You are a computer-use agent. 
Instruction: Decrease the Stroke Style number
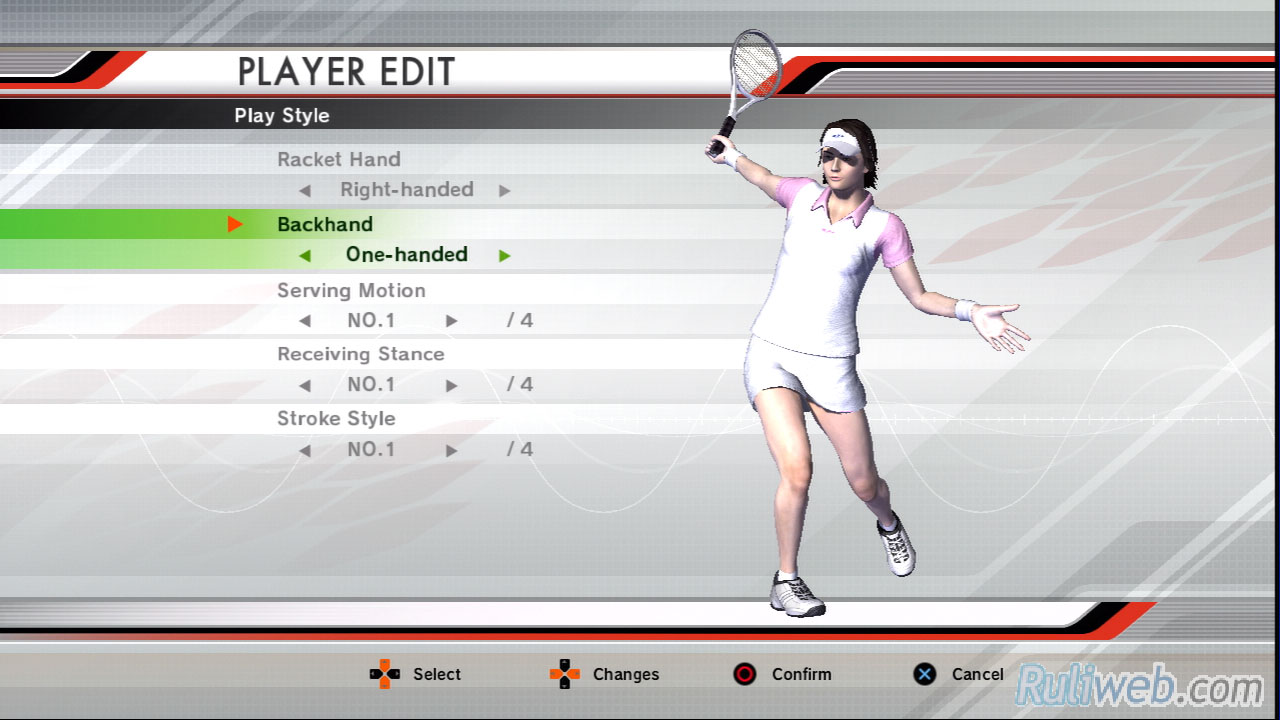coord(305,450)
